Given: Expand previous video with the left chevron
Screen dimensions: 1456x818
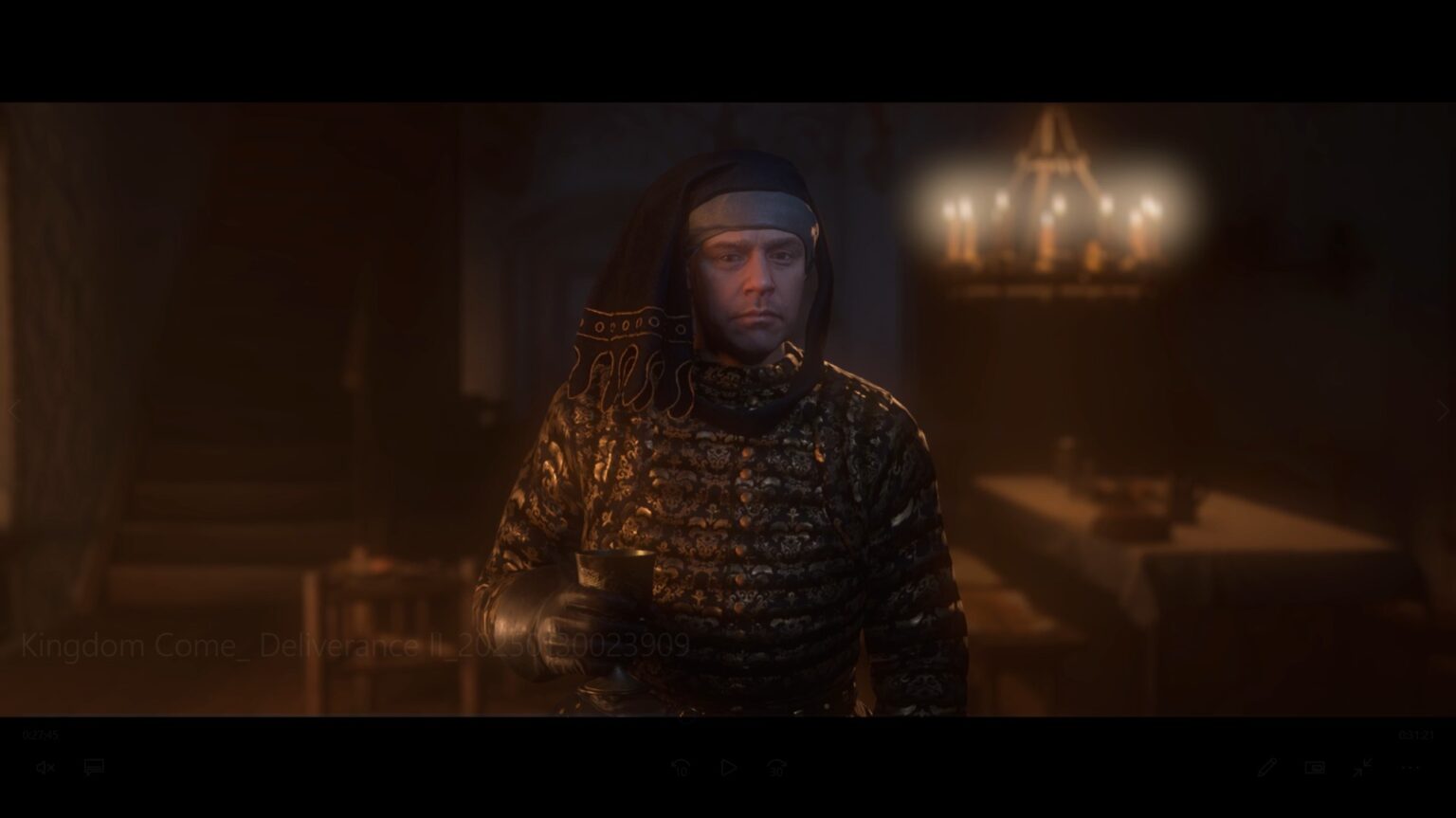Looking at the screenshot, I should 12,410.
